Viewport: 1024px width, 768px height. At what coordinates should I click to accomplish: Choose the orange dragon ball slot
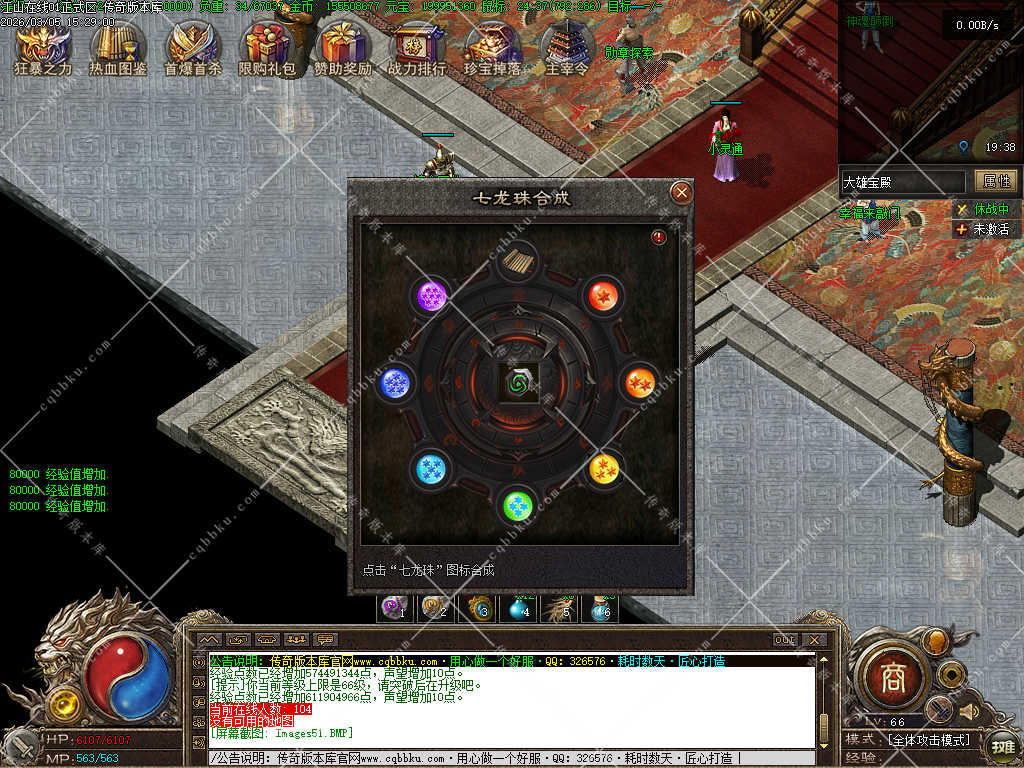[639, 382]
